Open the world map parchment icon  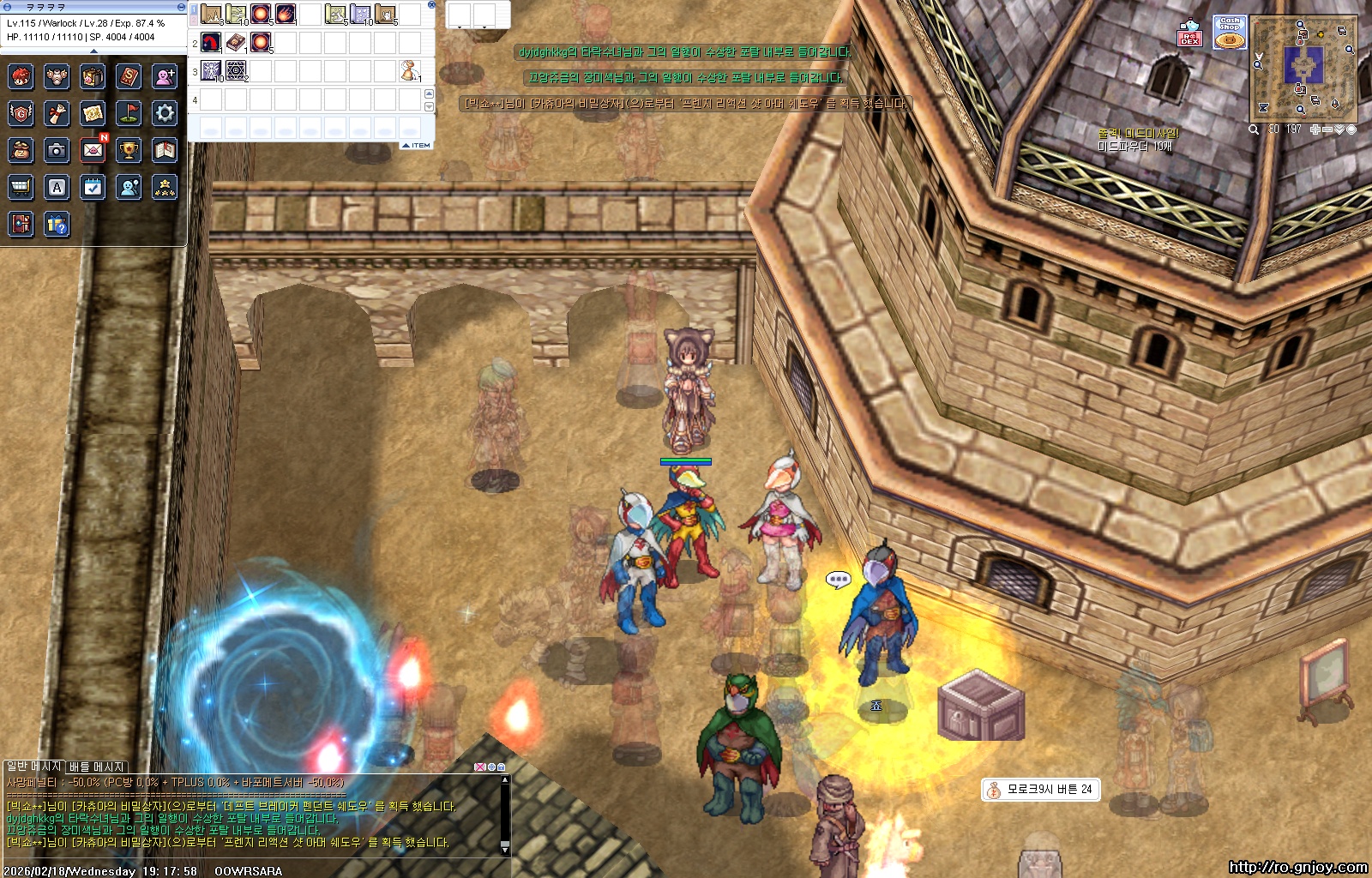pyautogui.click(x=93, y=112)
